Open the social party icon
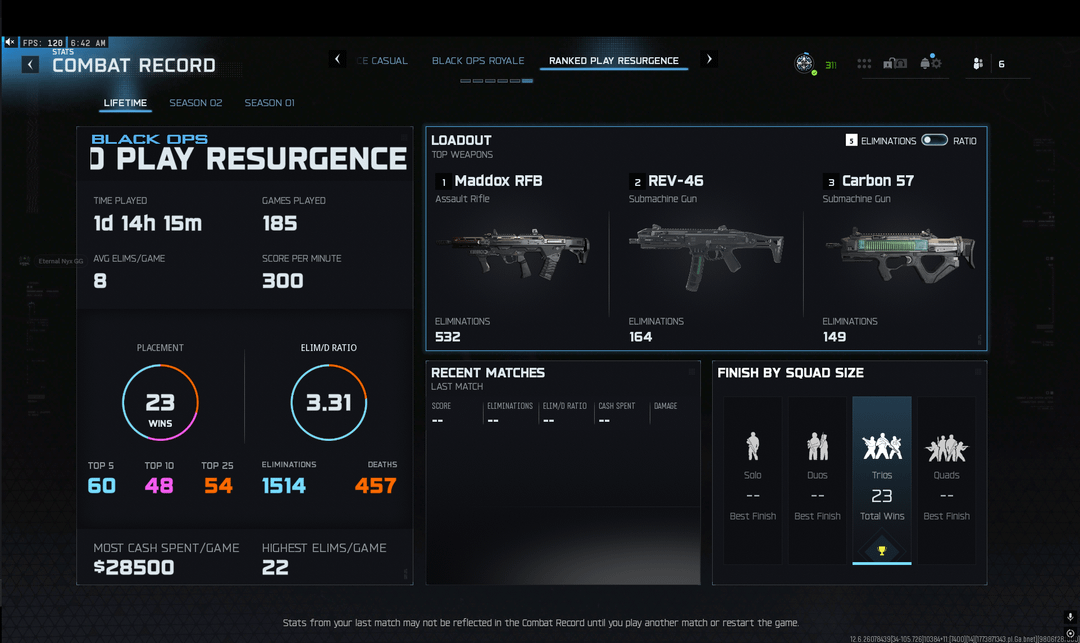The height and width of the screenshot is (643, 1080). pyautogui.click(x=978, y=64)
